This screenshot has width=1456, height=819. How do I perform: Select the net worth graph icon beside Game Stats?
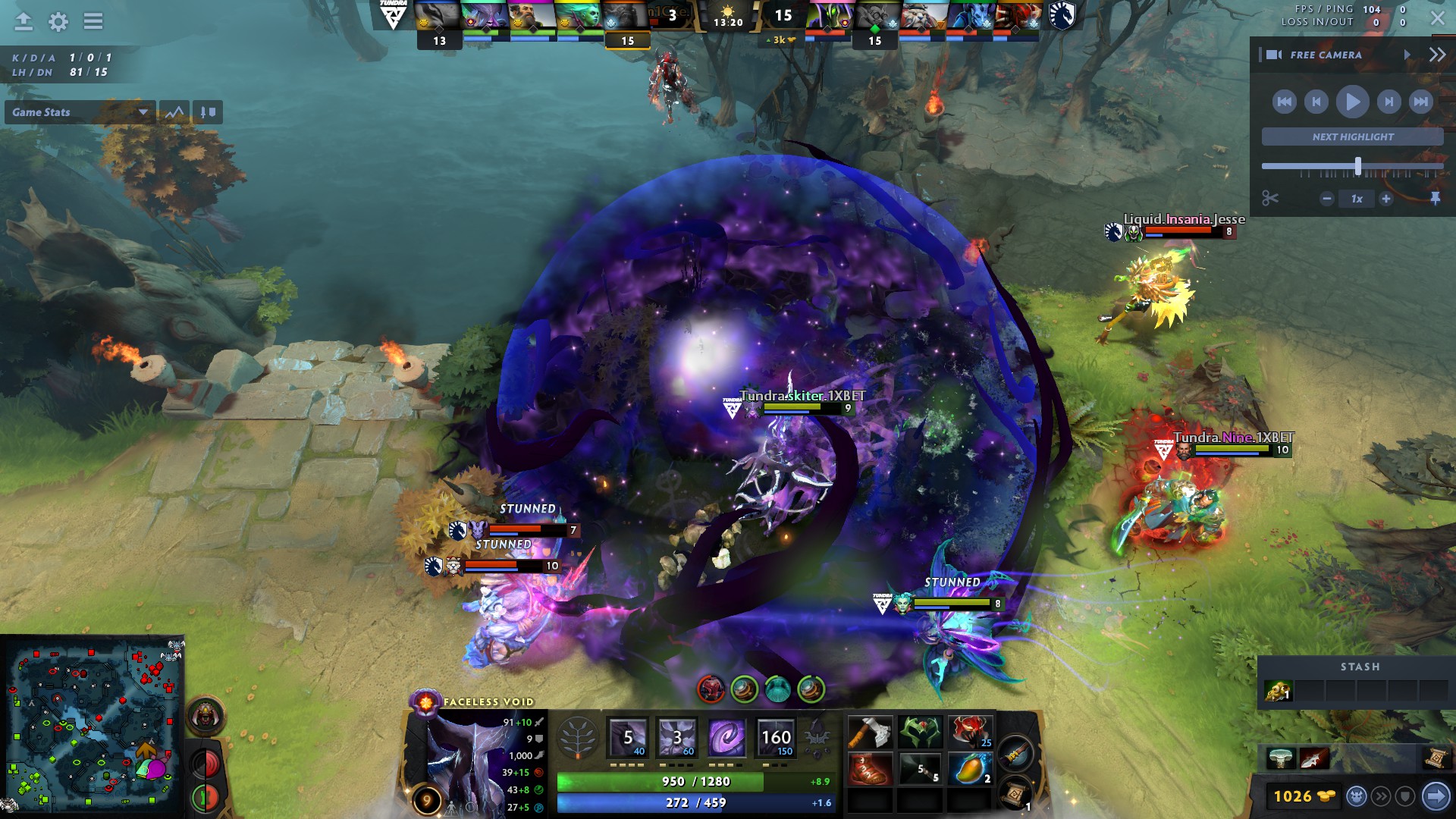tap(175, 112)
